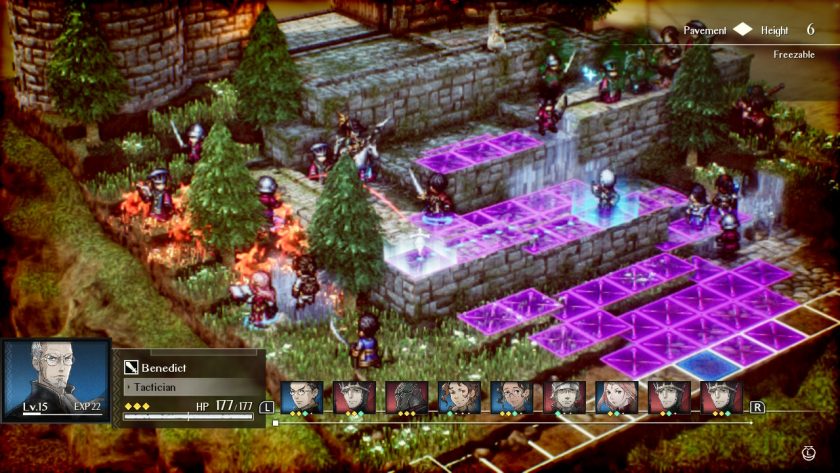Select the red-haired woman portrait in turn order
The height and width of the screenshot is (473, 840).
pos(616,397)
